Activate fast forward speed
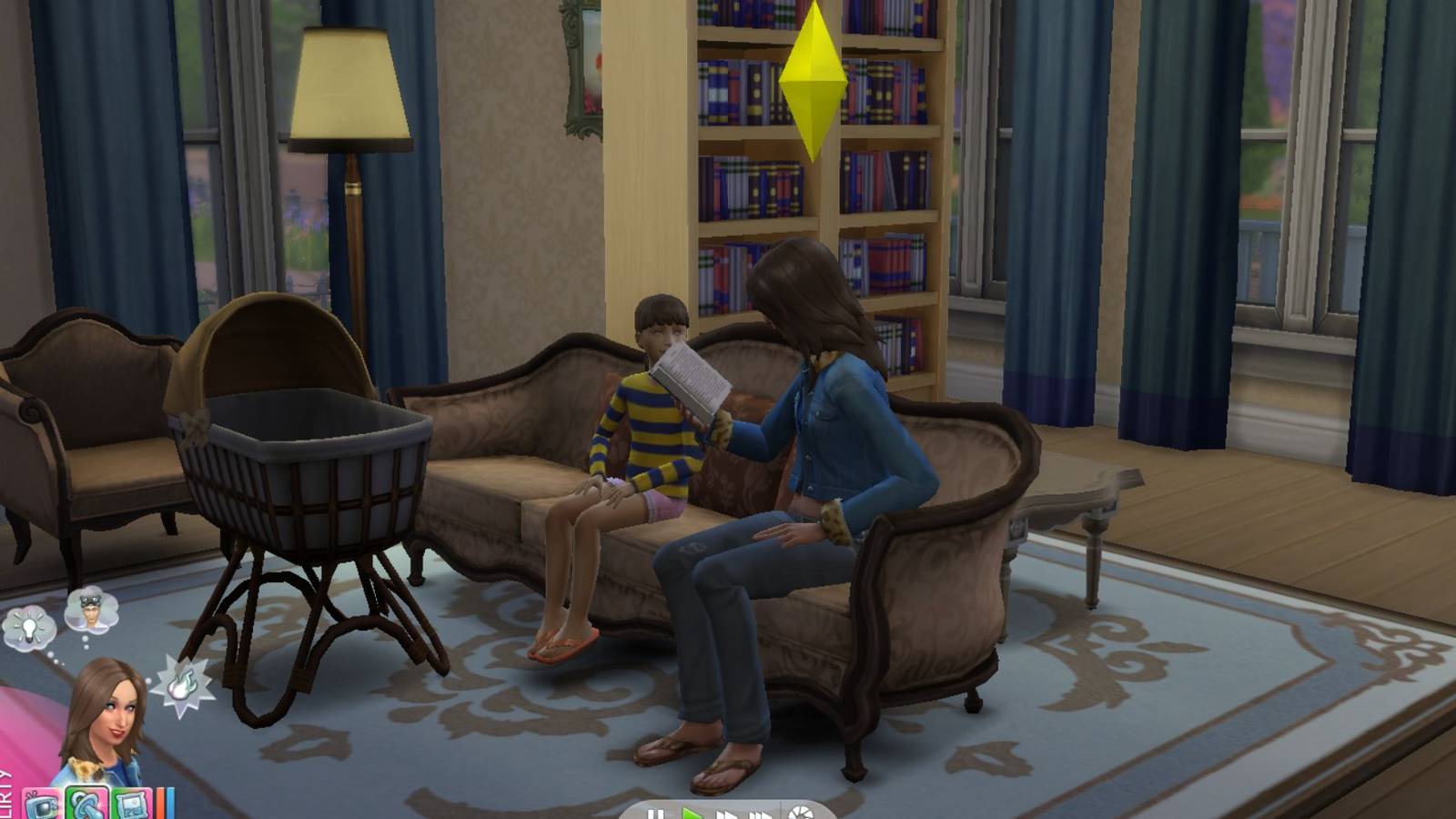The height and width of the screenshot is (819, 1456). 726,813
